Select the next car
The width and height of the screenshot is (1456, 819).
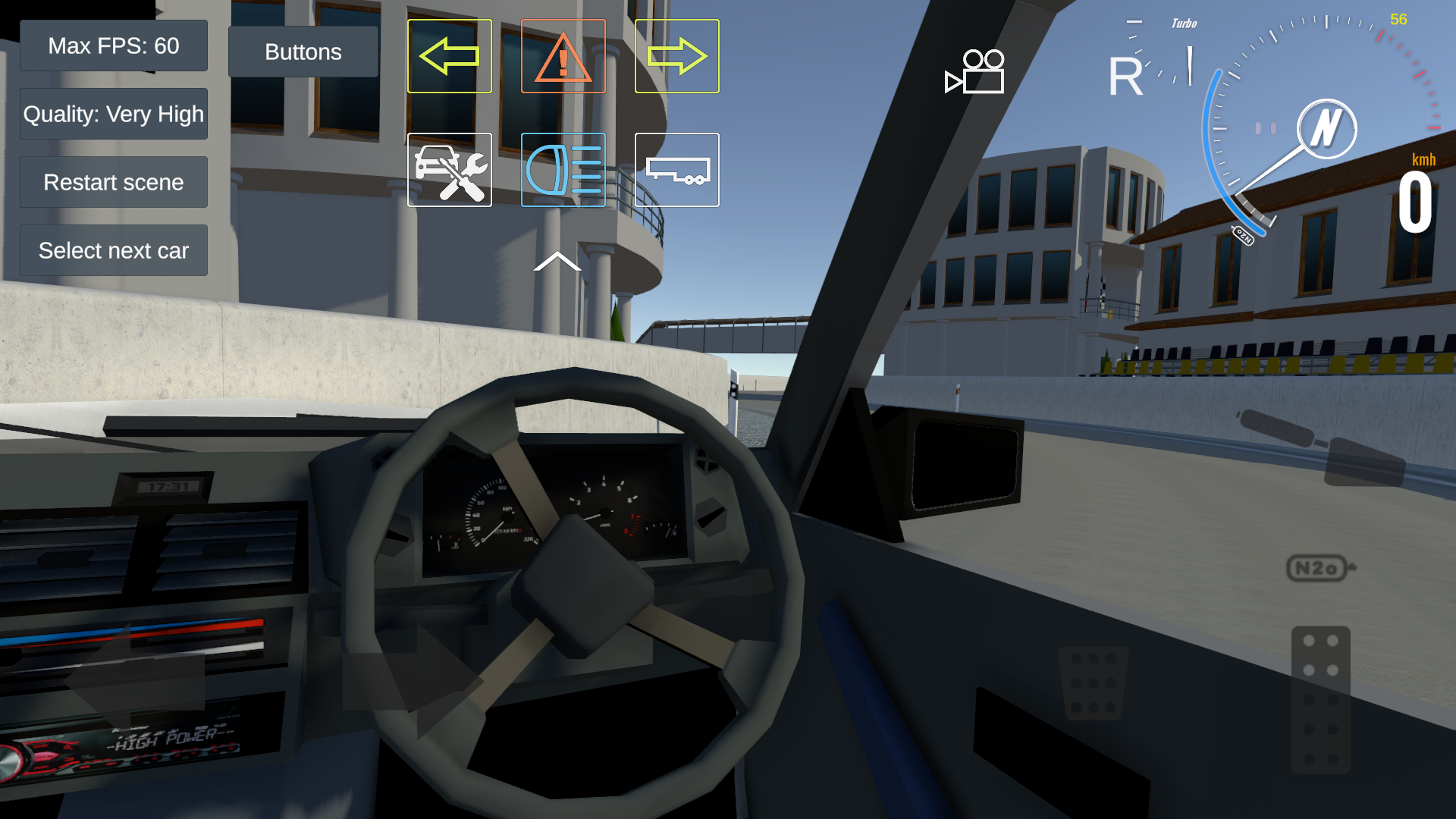pyautogui.click(x=114, y=250)
